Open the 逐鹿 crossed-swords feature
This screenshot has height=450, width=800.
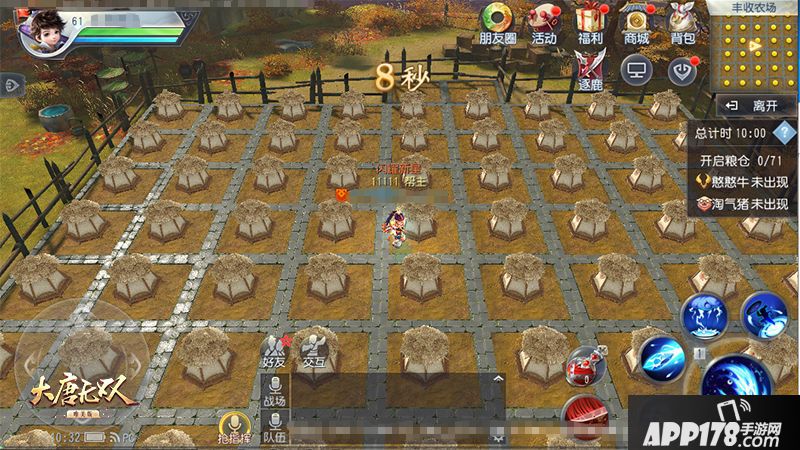(x=589, y=68)
